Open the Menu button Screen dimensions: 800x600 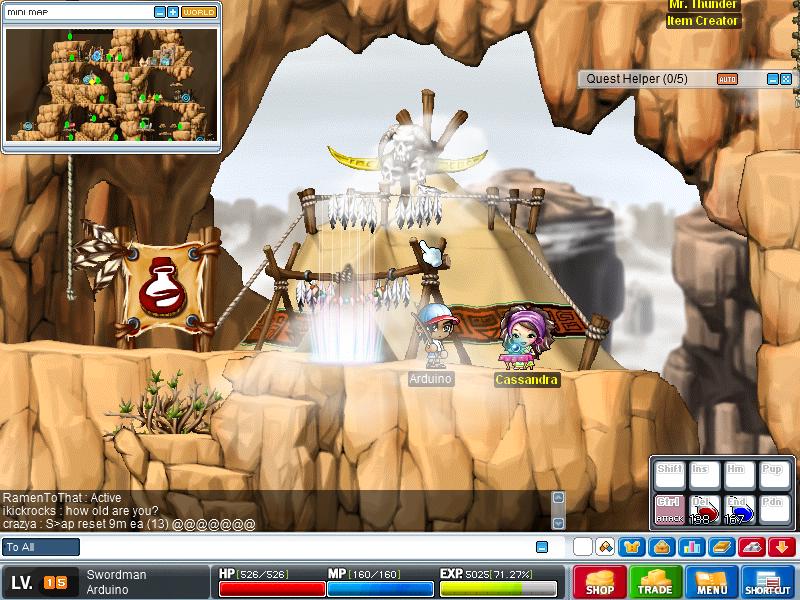click(x=711, y=581)
